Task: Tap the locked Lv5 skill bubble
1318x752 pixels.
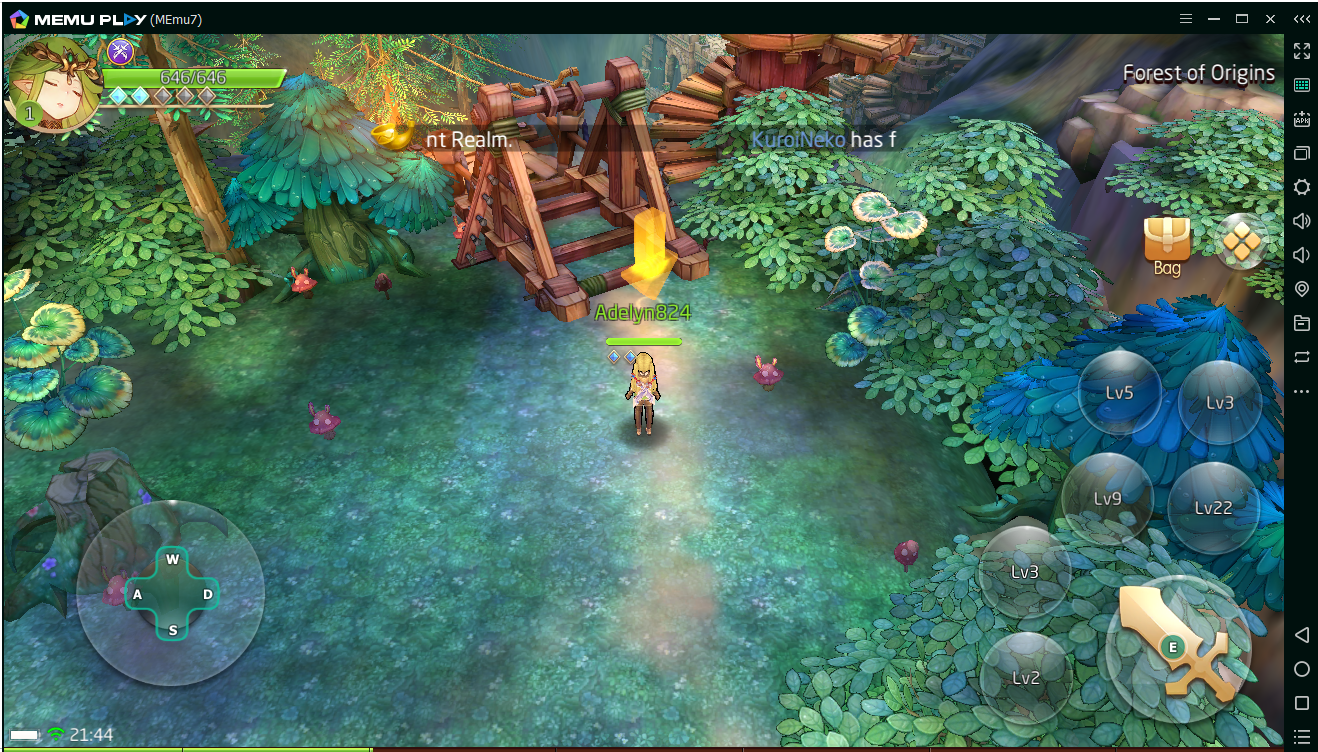Action: (x=1120, y=393)
